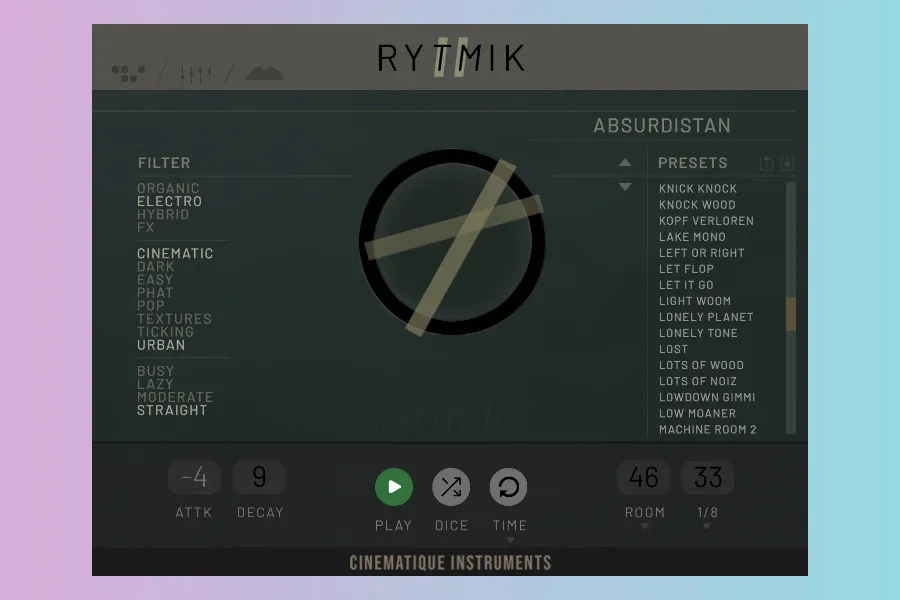Select the Electro filter
Image resolution: width=900 pixels, height=600 pixels.
[x=169, y=201]
